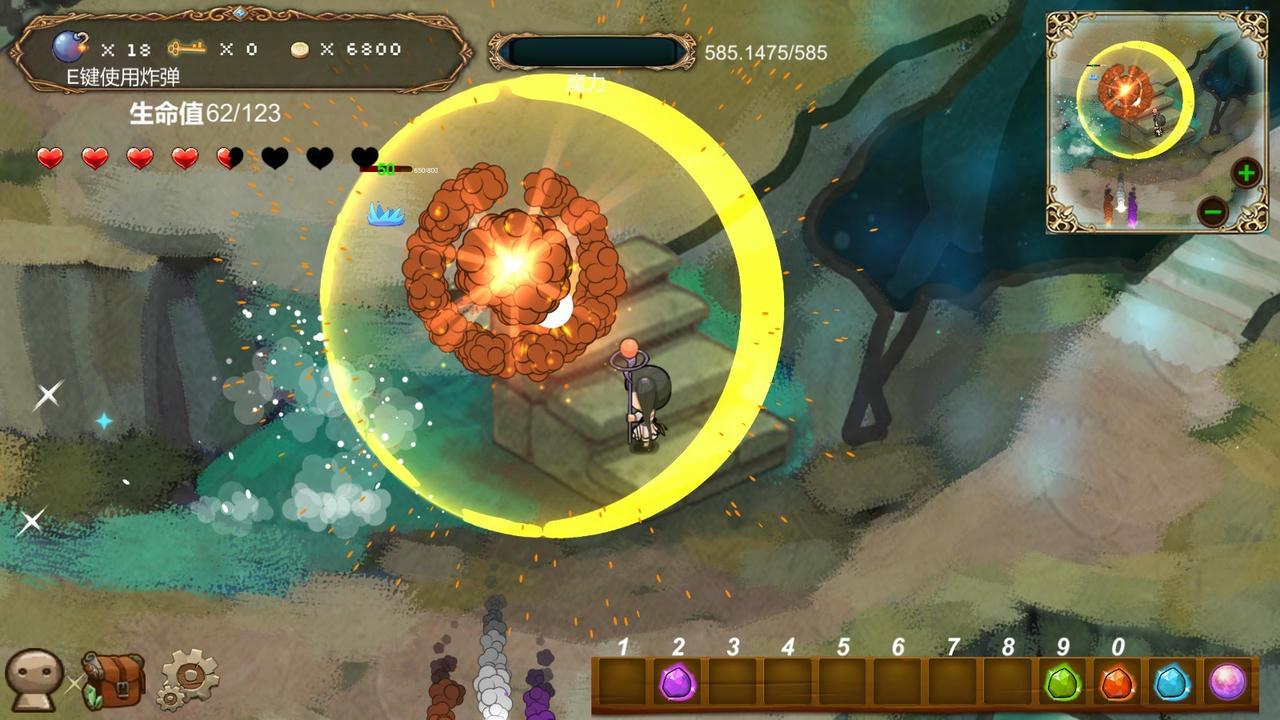The image size is (1280, 720).
Task: Select the purple gem in slot 2
Action: click(678, 684)
